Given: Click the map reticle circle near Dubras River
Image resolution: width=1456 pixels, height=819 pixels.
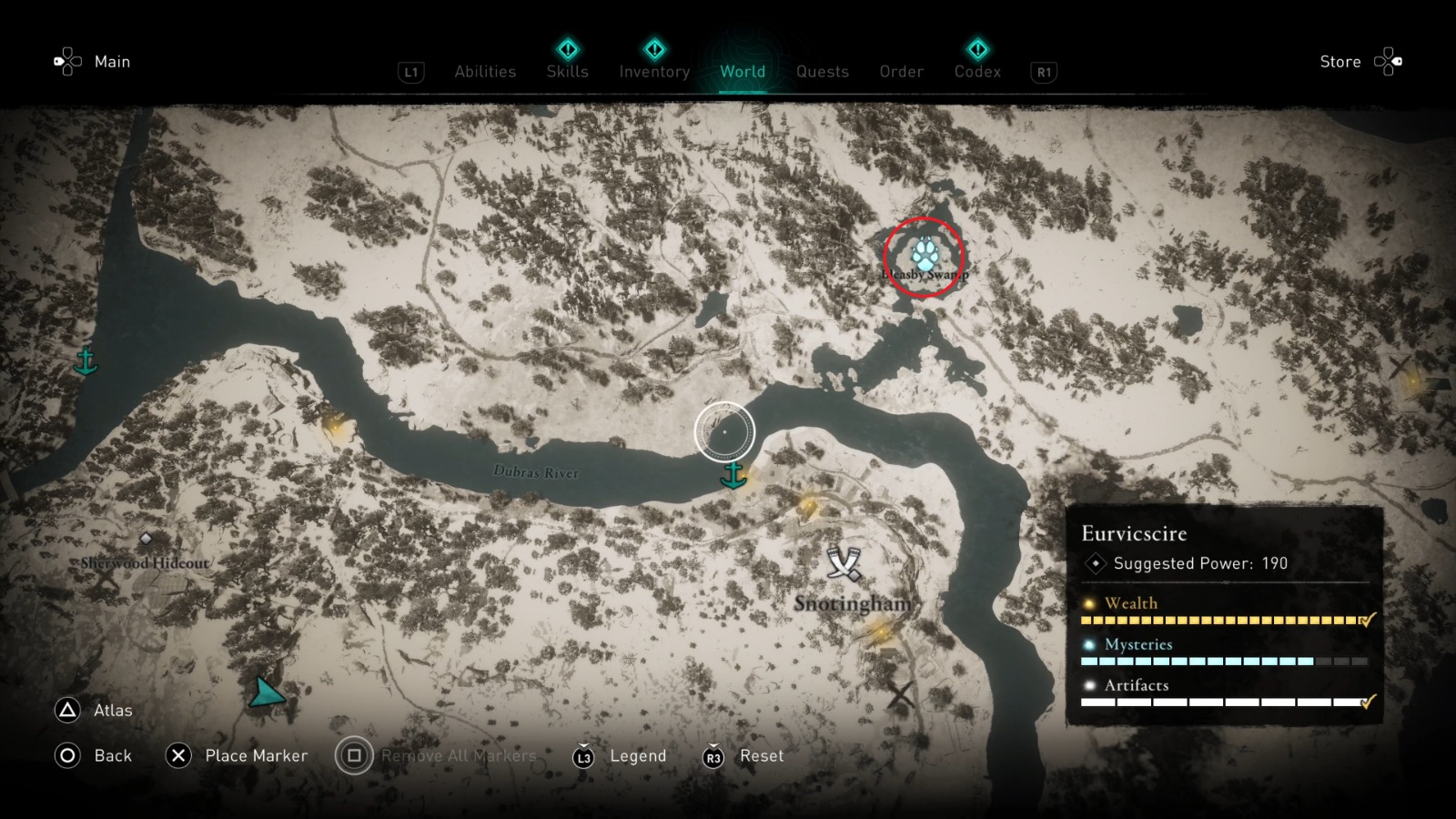Looking at the screenshot, I should click(x=723, y=432).
